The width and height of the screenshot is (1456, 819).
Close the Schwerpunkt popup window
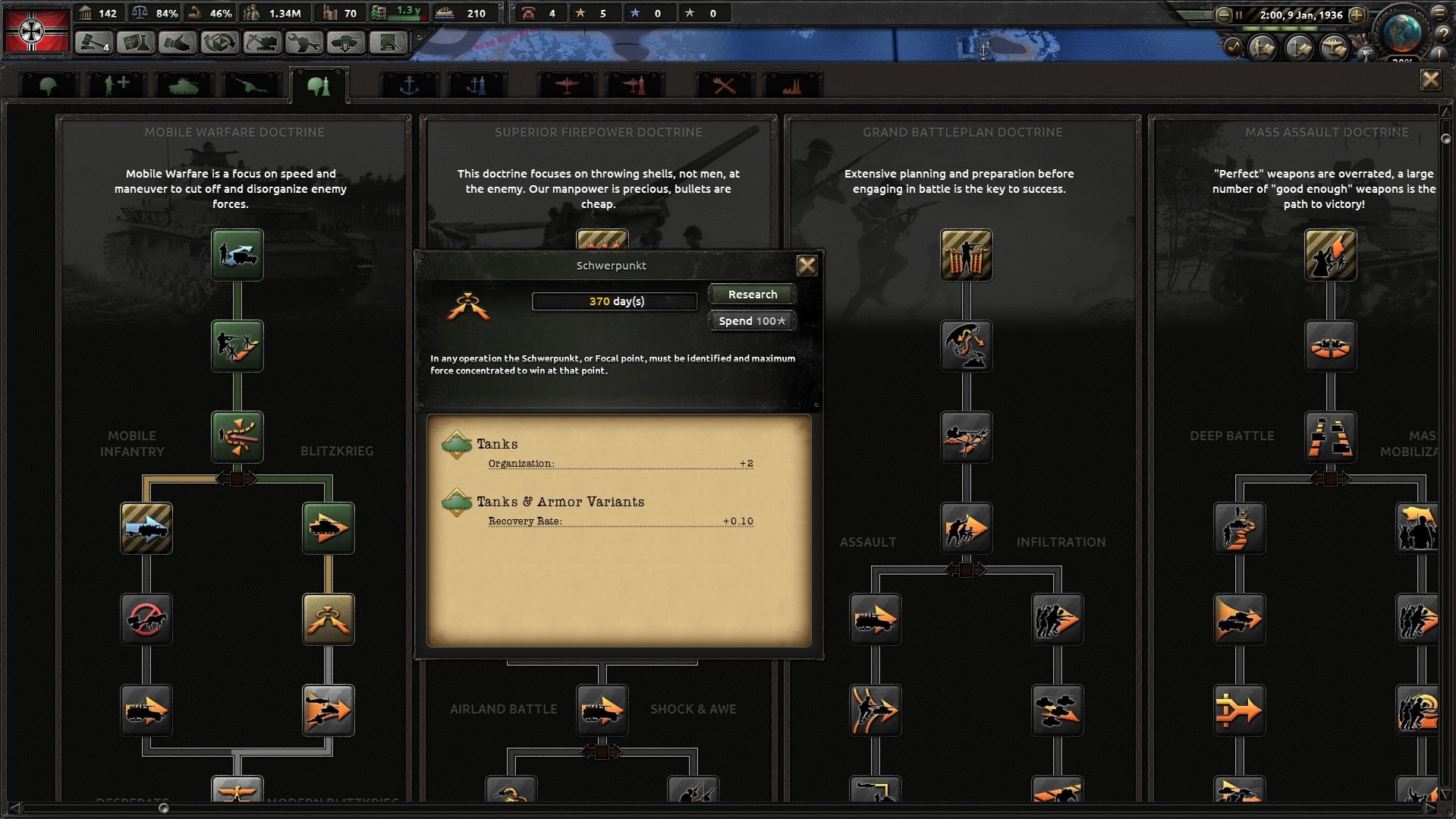click(x=807, y=265)
